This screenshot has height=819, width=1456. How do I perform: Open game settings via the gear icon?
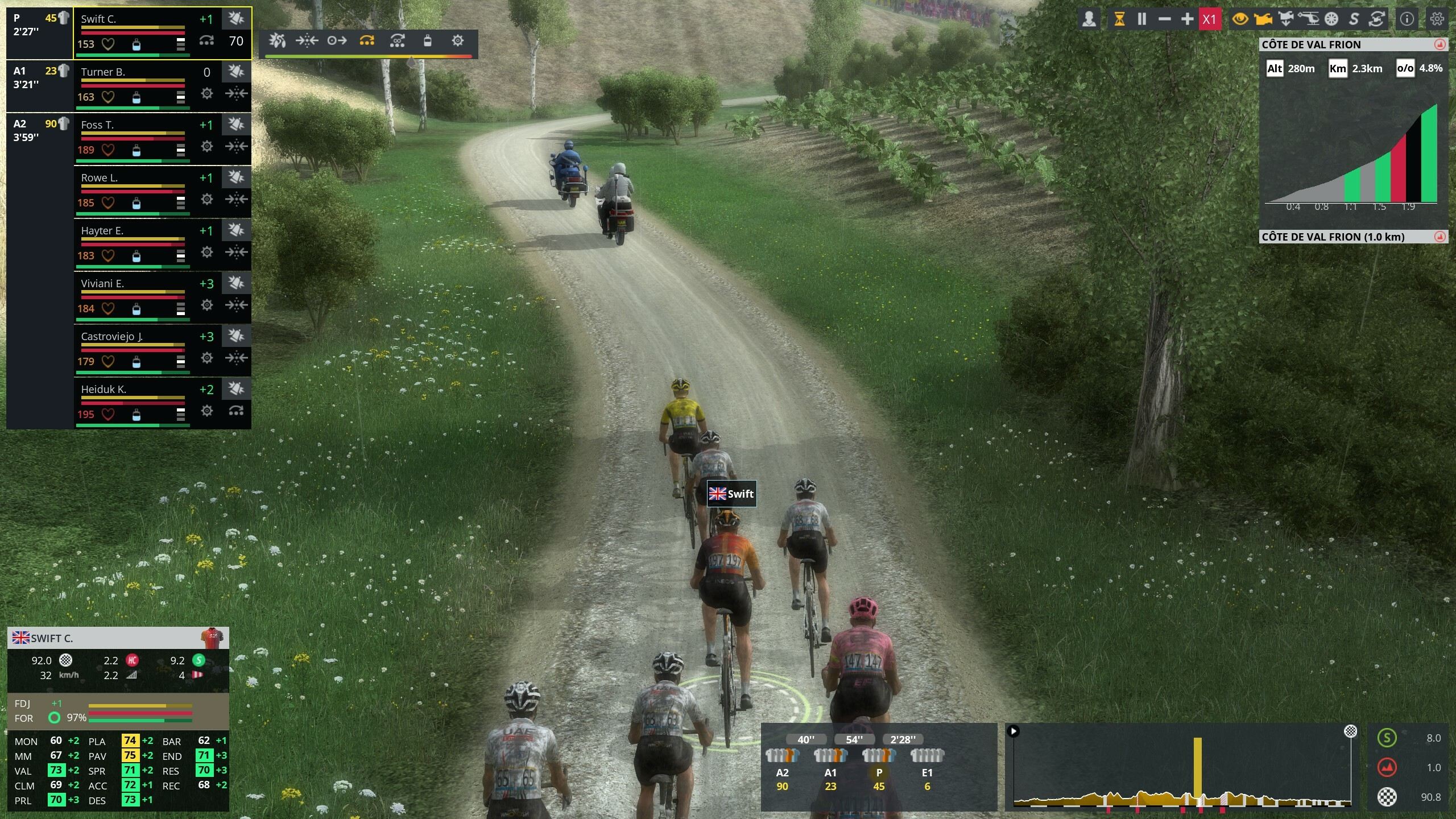[x=1437, y=19]
